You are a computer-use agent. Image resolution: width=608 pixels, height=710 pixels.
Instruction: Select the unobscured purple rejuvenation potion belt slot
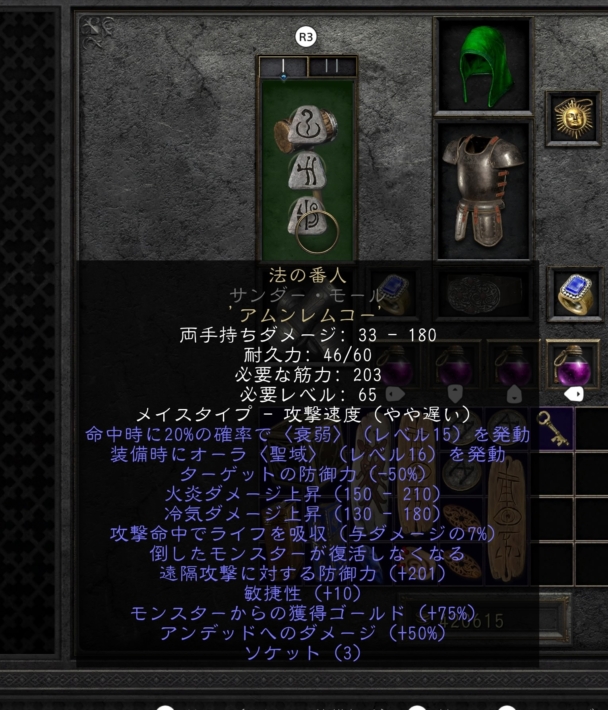tap(575, 366)
